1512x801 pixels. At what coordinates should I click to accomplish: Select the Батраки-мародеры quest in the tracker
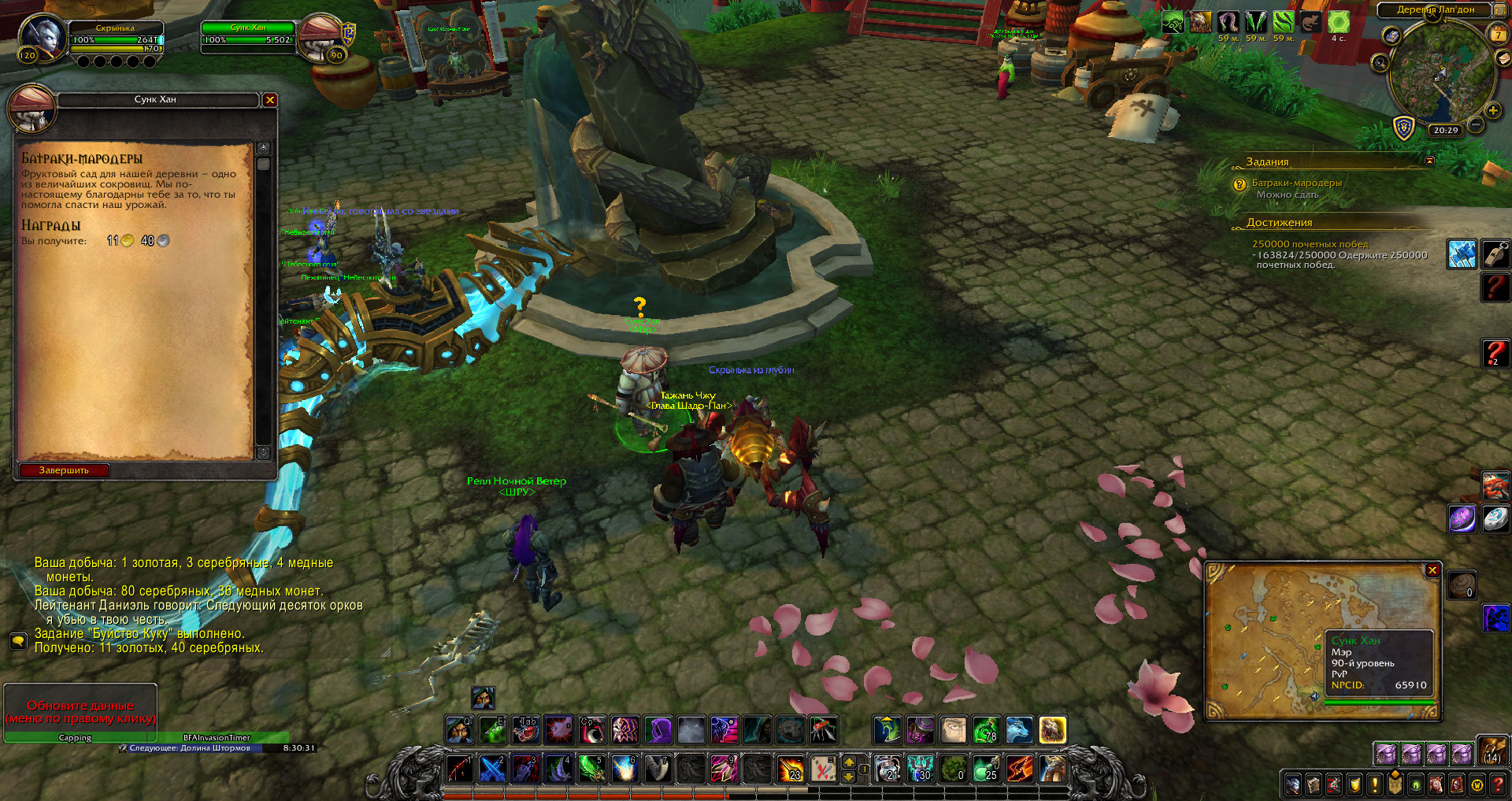[x=1296, y=183]
